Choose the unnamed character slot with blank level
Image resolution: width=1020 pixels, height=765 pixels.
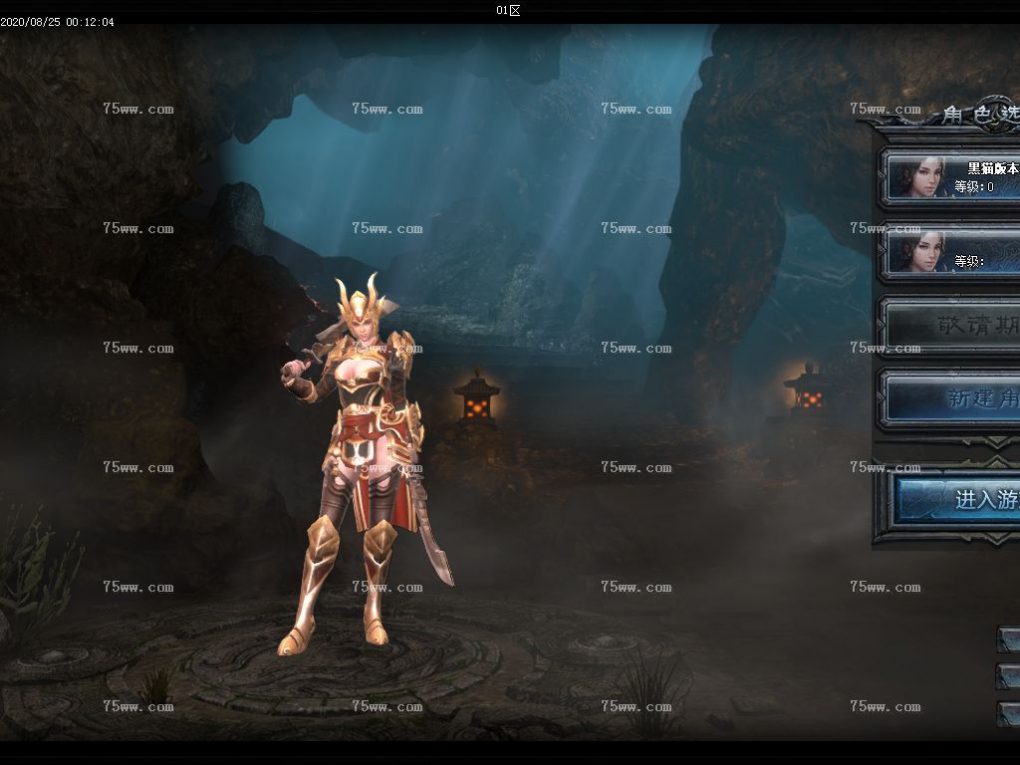click(950, 252)
